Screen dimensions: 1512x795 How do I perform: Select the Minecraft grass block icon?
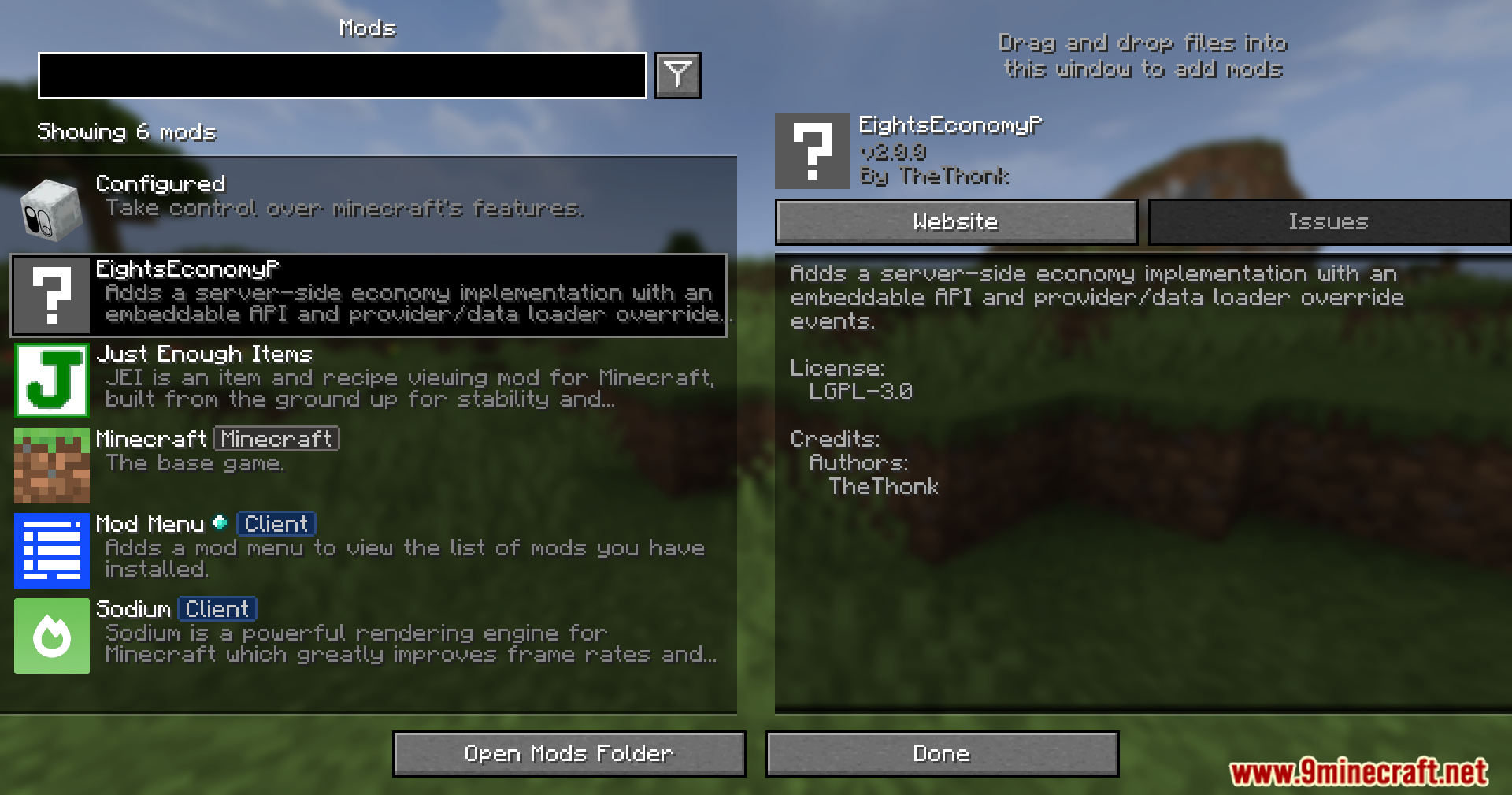pos(51,466)
